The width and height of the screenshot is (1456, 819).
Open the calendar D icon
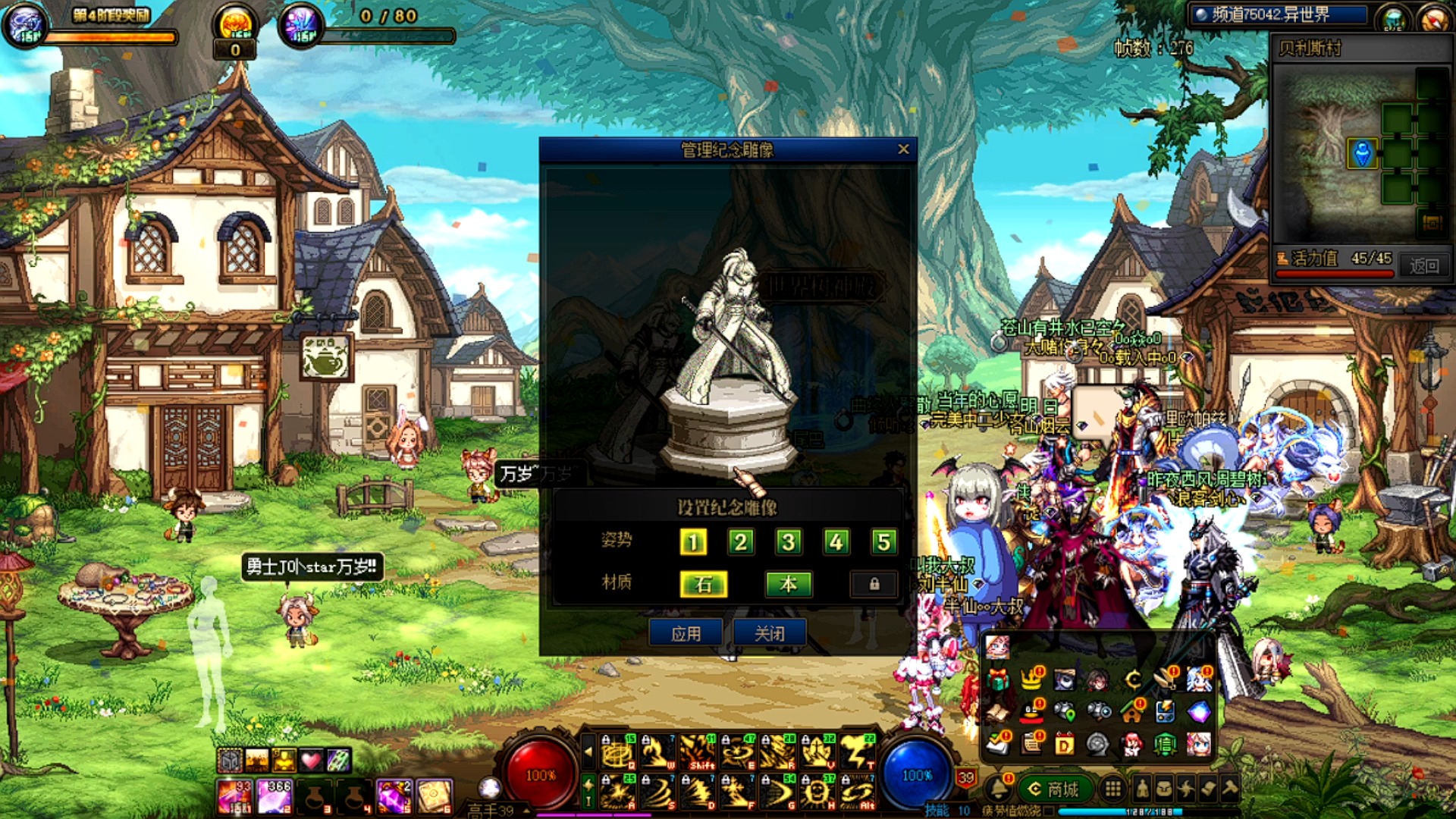[x=1065, y=745]
